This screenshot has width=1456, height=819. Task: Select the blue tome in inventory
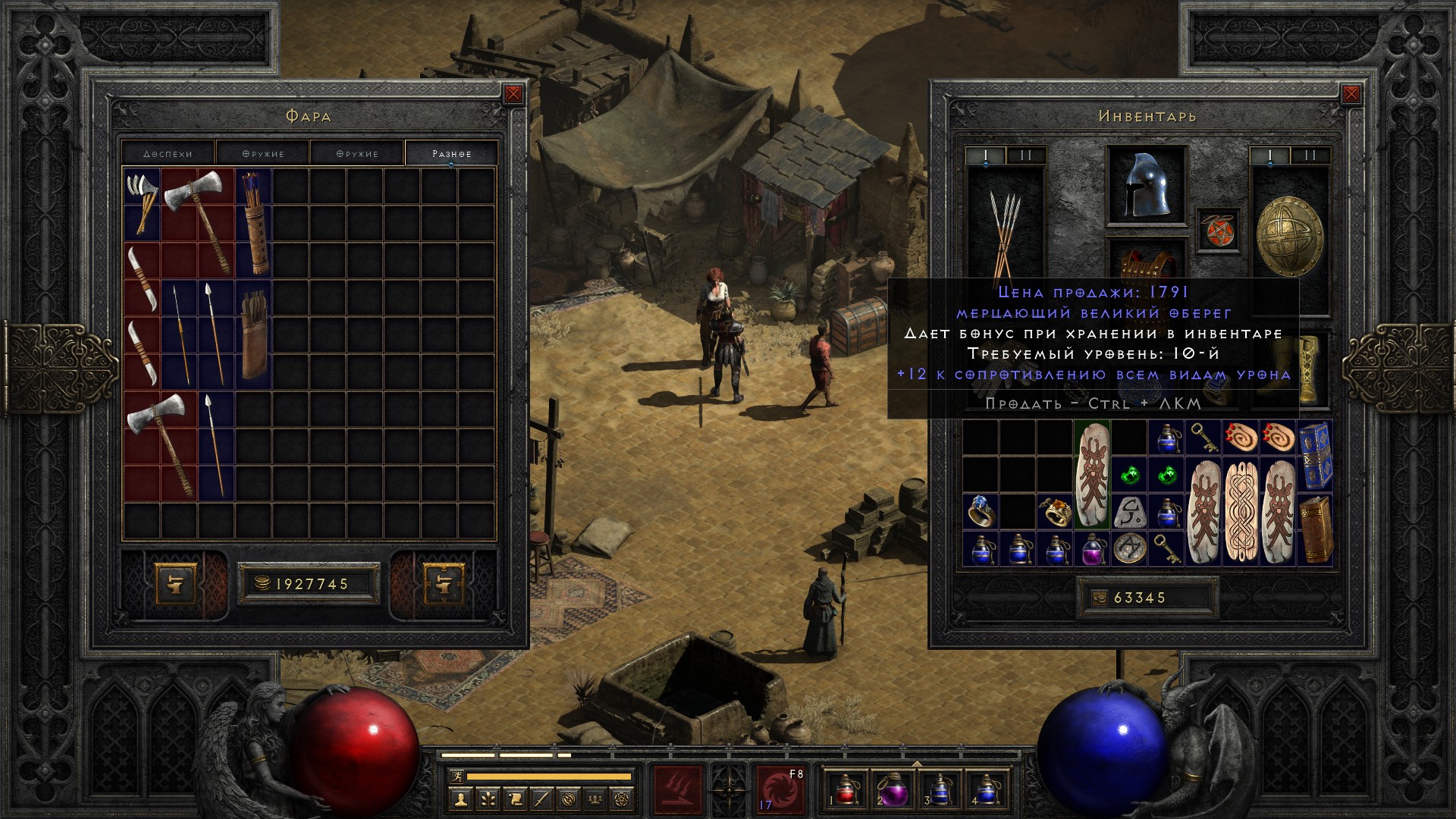tap(1315, 456)
